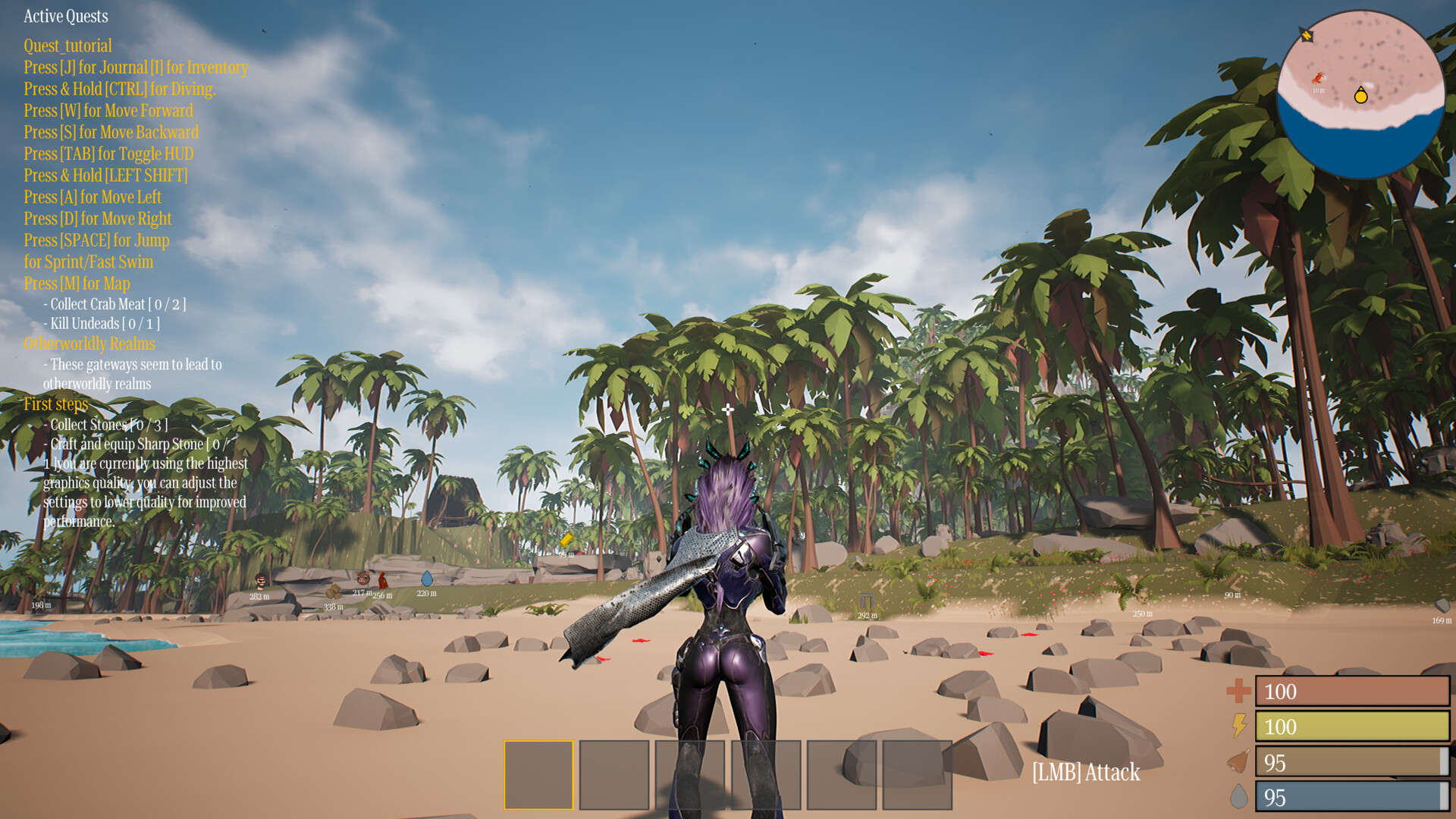Screen dimensions: 1456x819
Task: Click the blue water drop marker at 220 m
Action: click(x=427, y=580)
